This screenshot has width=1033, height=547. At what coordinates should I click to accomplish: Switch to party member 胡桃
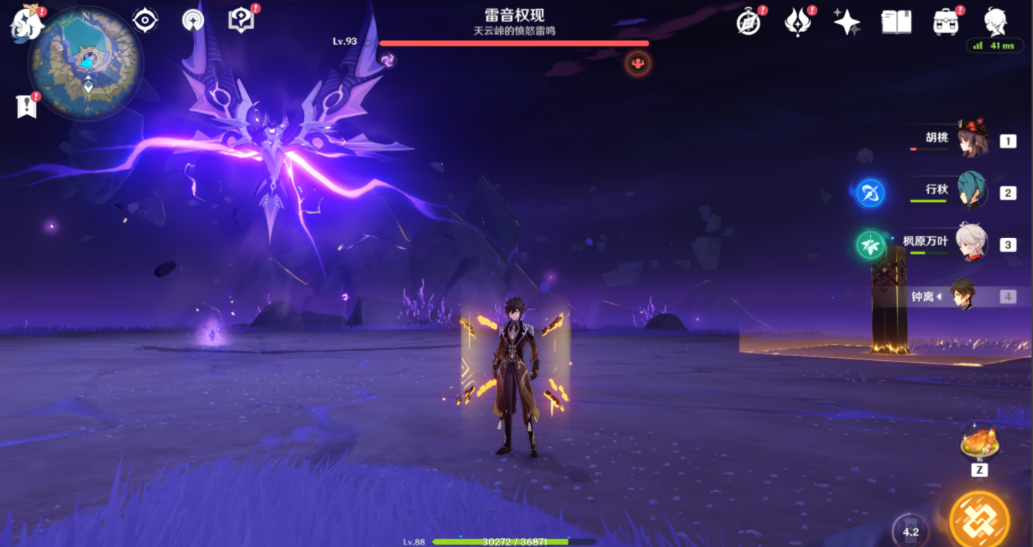tap(970, 141)
